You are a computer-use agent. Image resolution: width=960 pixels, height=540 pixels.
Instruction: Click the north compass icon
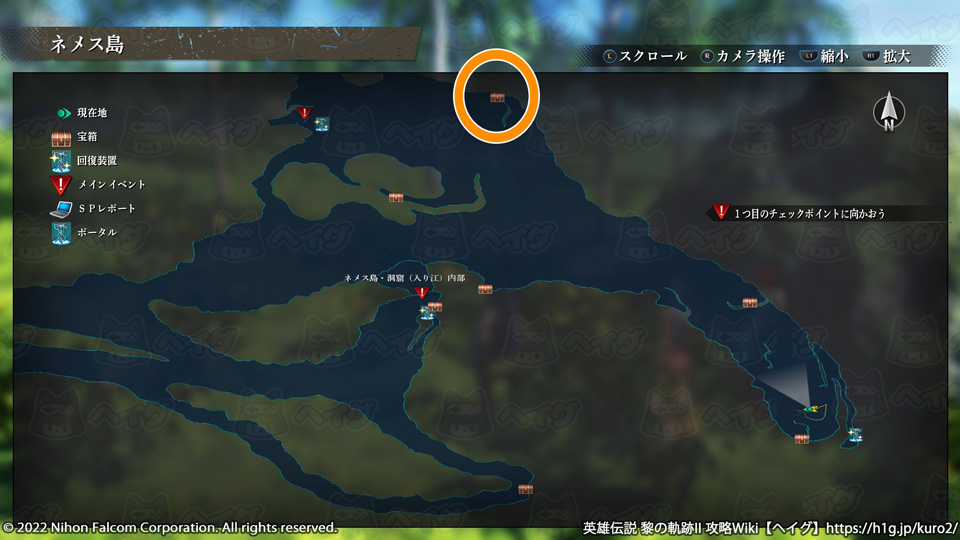coord(888,113)
